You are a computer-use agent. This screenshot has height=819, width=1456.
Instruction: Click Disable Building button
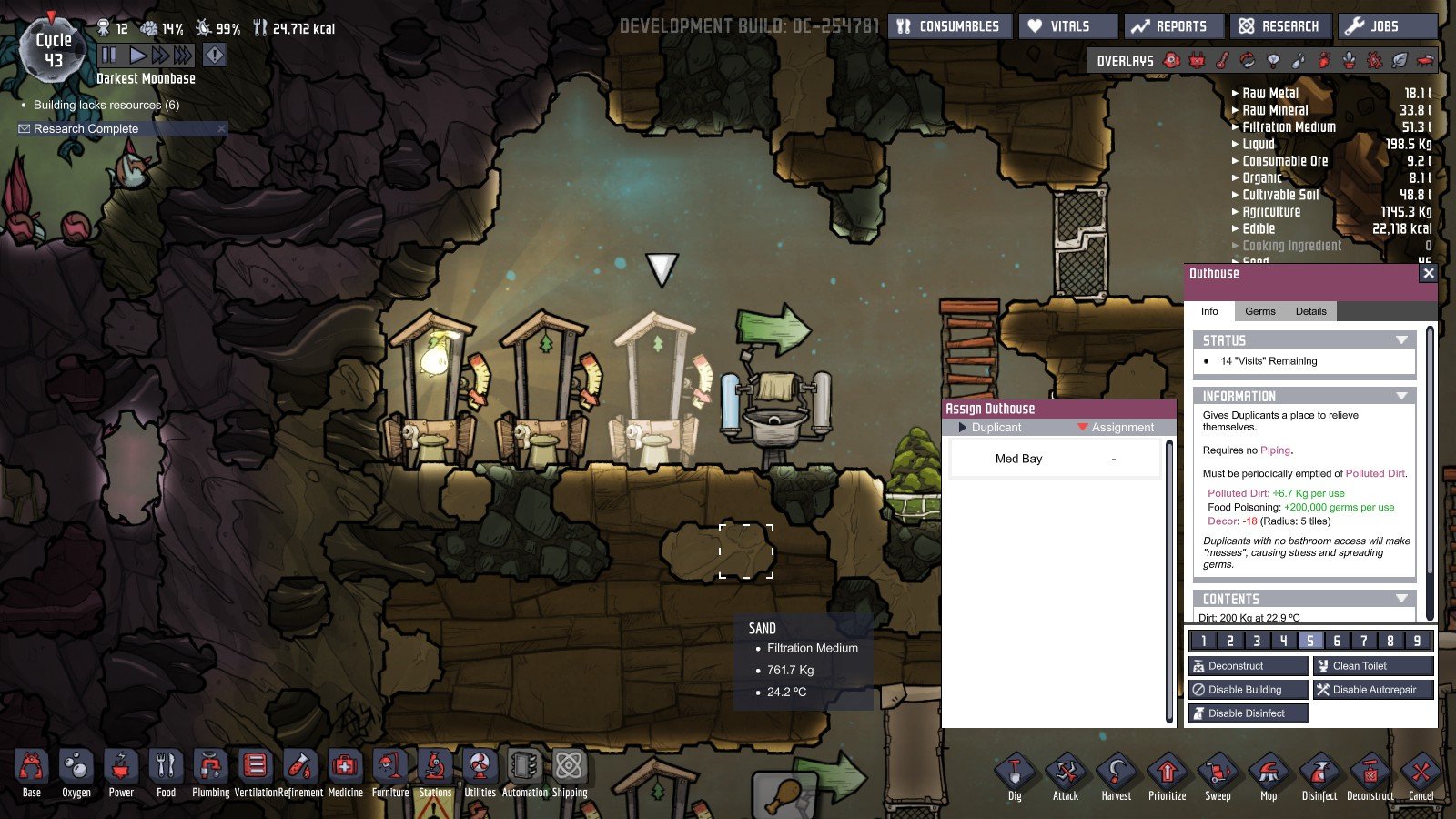[1248, 690]
